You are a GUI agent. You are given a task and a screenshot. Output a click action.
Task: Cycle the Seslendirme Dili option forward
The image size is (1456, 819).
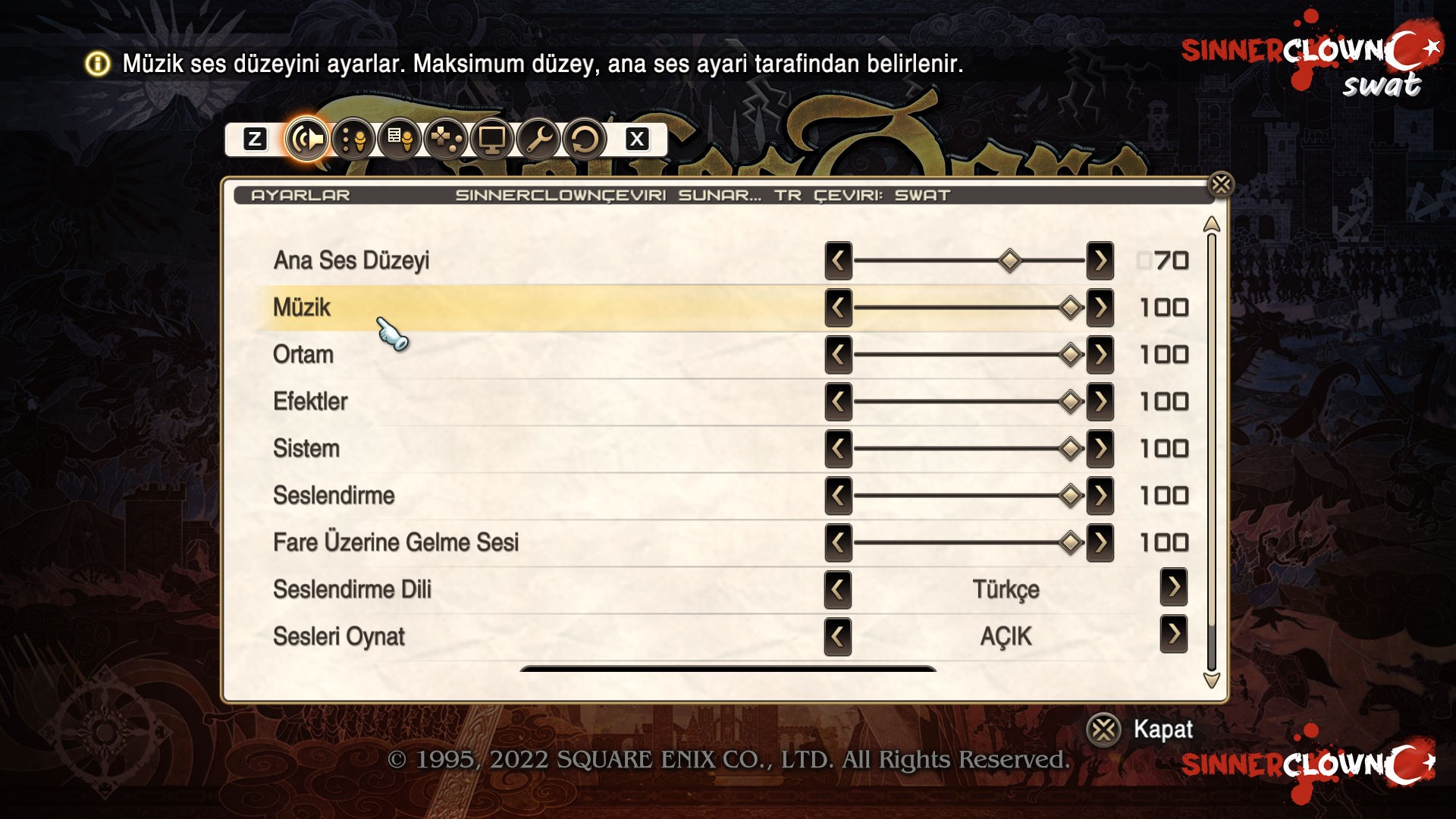pyautogui.click(x=1174, y=589)
